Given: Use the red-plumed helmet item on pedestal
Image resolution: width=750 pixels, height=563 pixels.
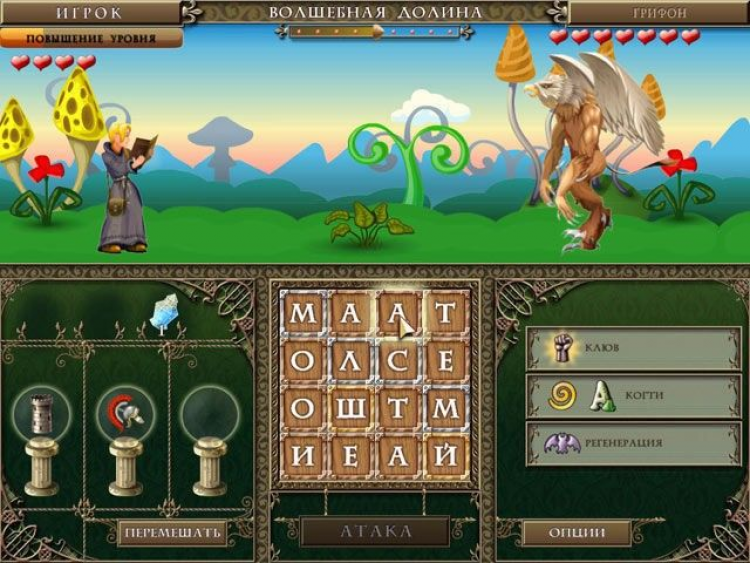Looking at the screenshot, I should click(126, 415).
